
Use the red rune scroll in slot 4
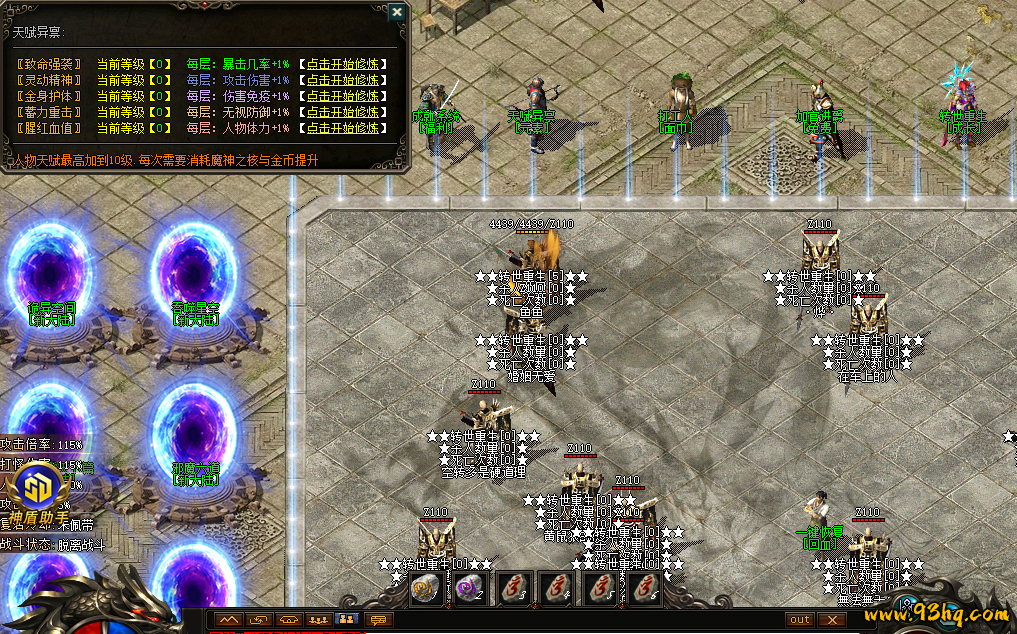coord(556,589)
